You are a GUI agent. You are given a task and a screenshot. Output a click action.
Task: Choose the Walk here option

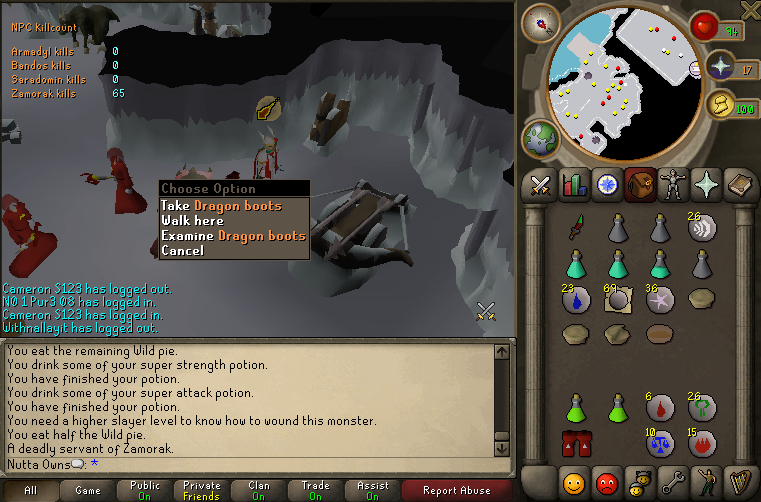point(192,221)
